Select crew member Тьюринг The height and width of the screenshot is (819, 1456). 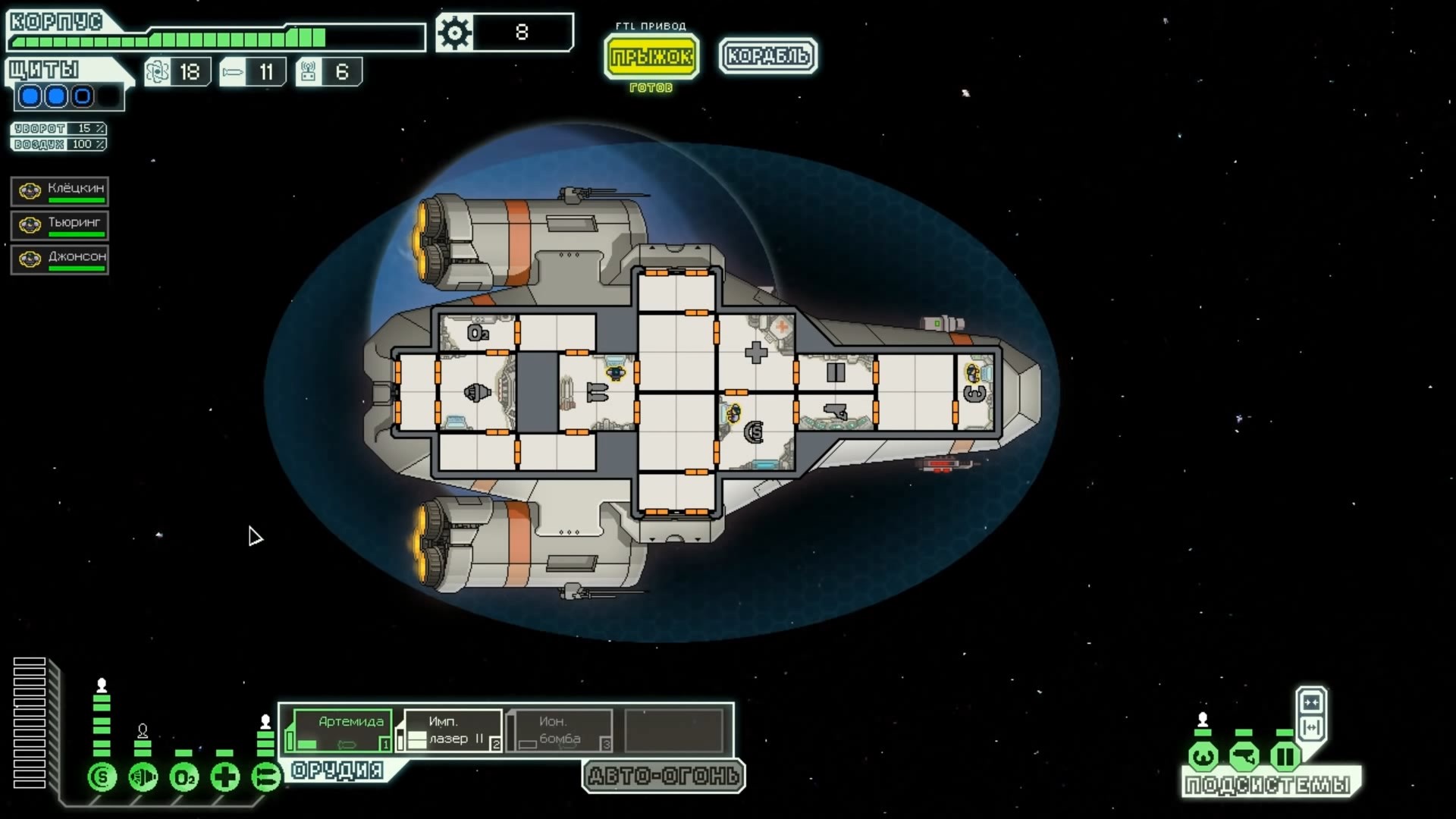pyautogui.click(x=60, y=225)
